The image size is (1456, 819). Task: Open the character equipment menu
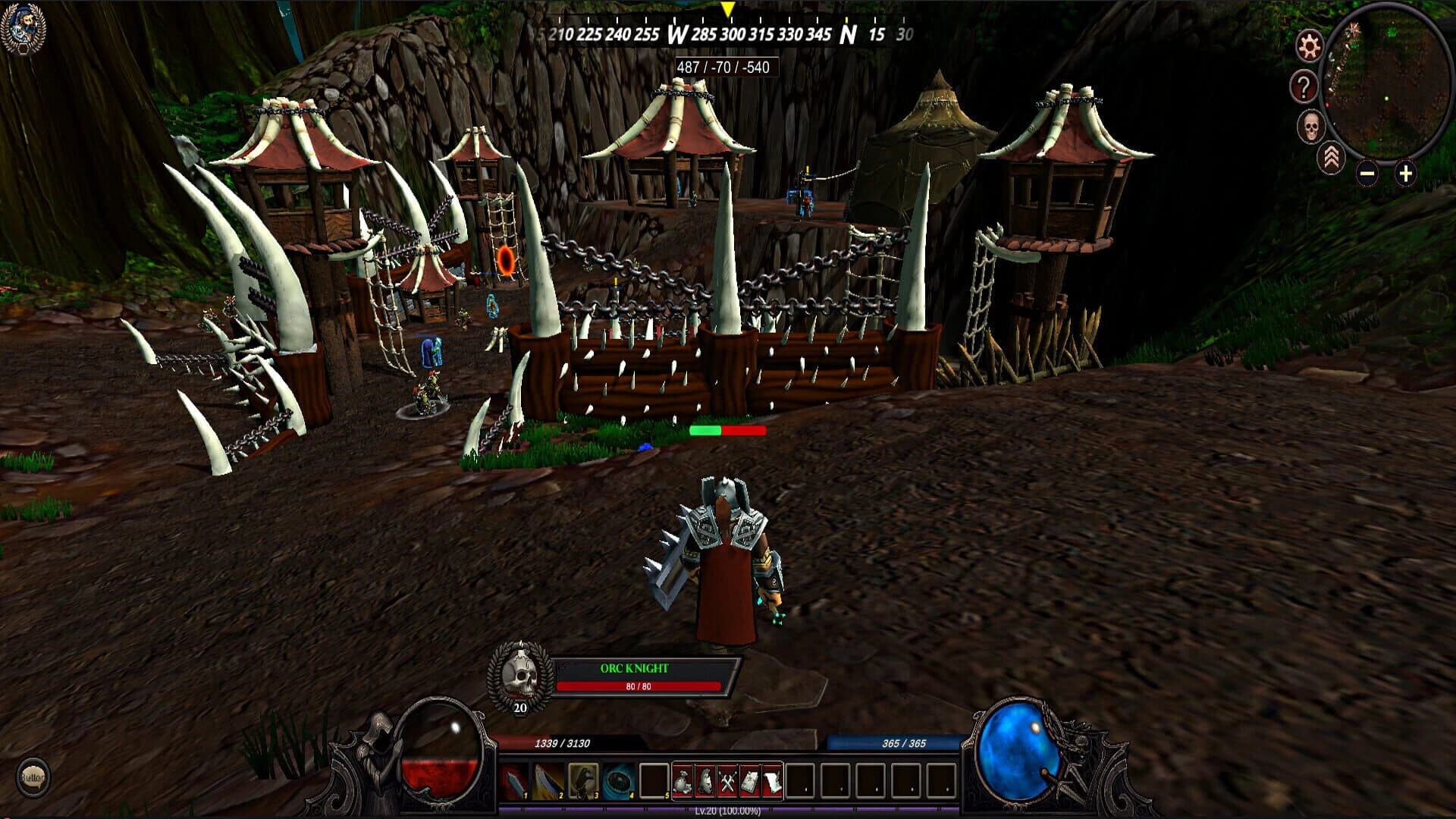[x=706, y=780]
